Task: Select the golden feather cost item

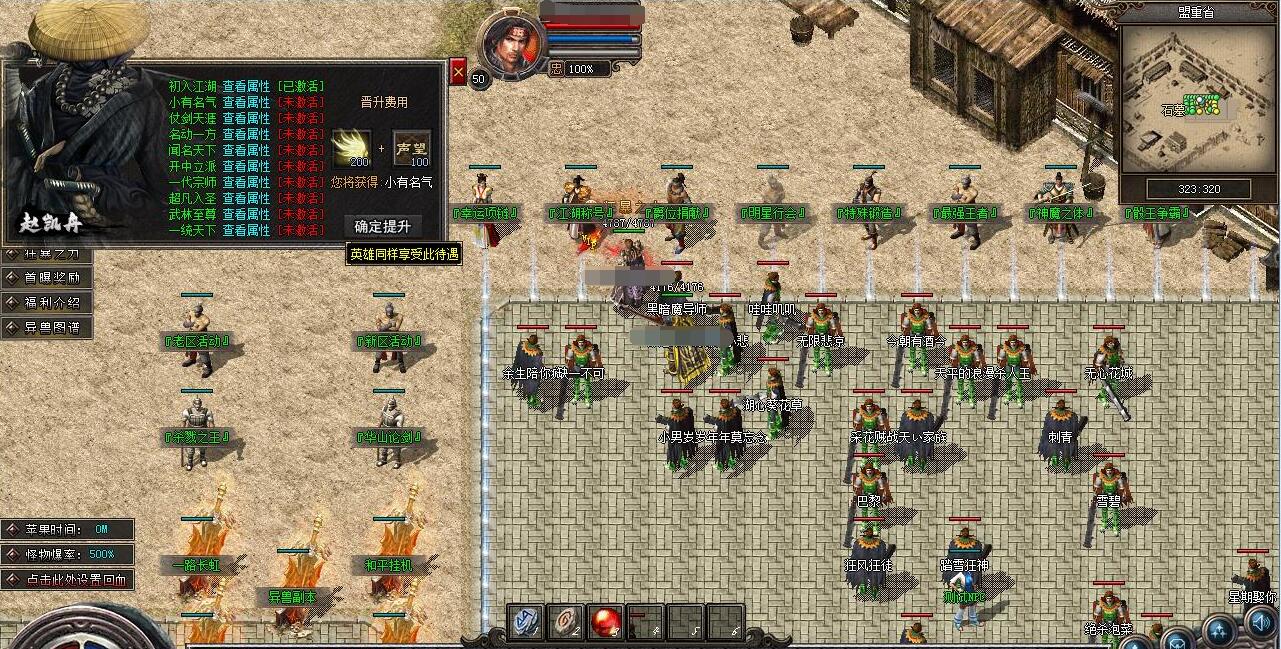Action: 351,149
